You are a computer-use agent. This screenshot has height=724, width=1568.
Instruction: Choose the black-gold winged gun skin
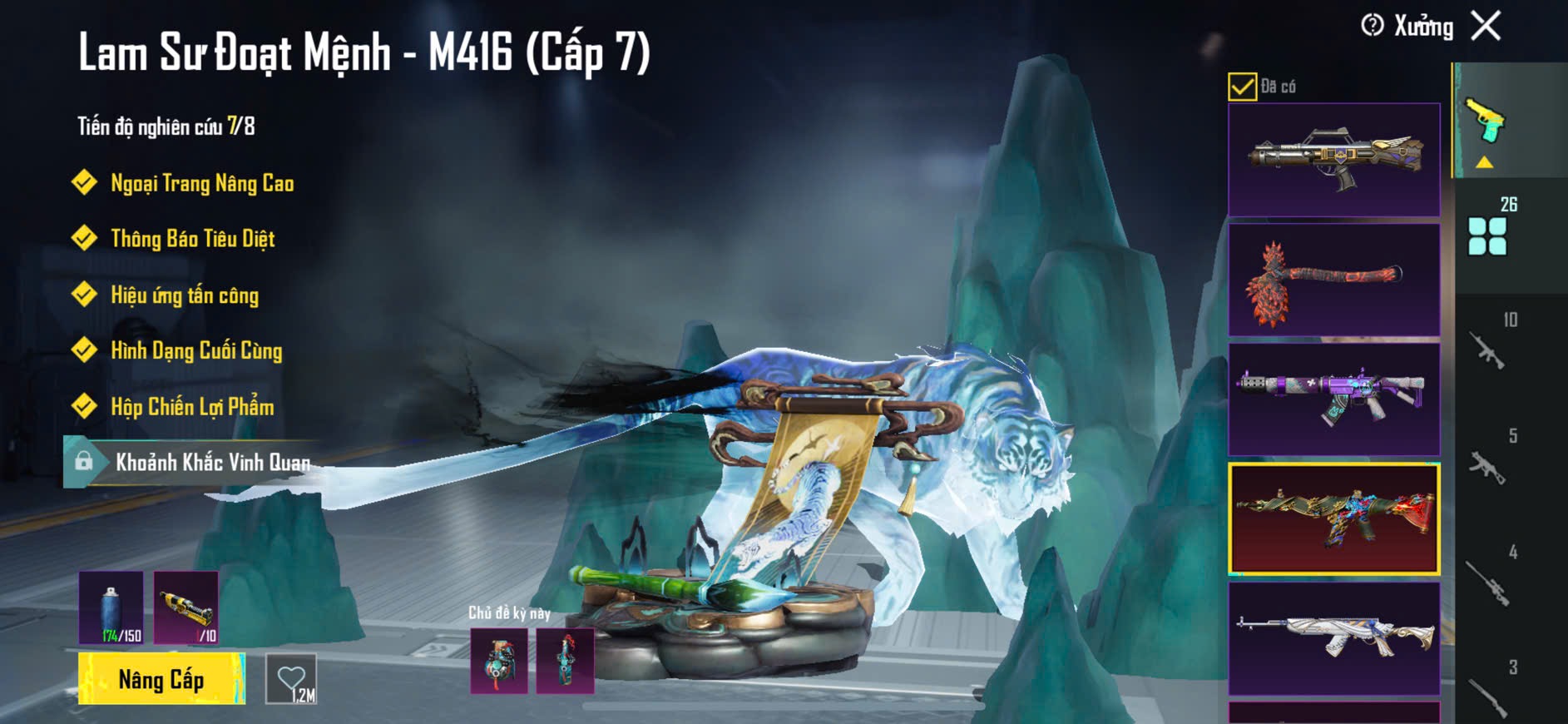pyautogui.click(x=1333, y=160)
